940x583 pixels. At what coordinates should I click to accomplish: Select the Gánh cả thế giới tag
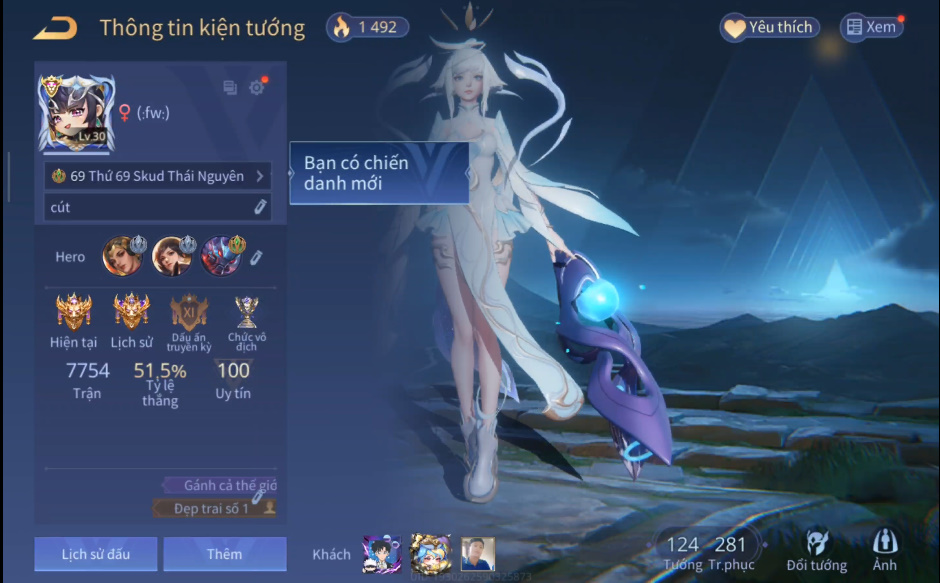pyautogui.click(x=224, y=486)
